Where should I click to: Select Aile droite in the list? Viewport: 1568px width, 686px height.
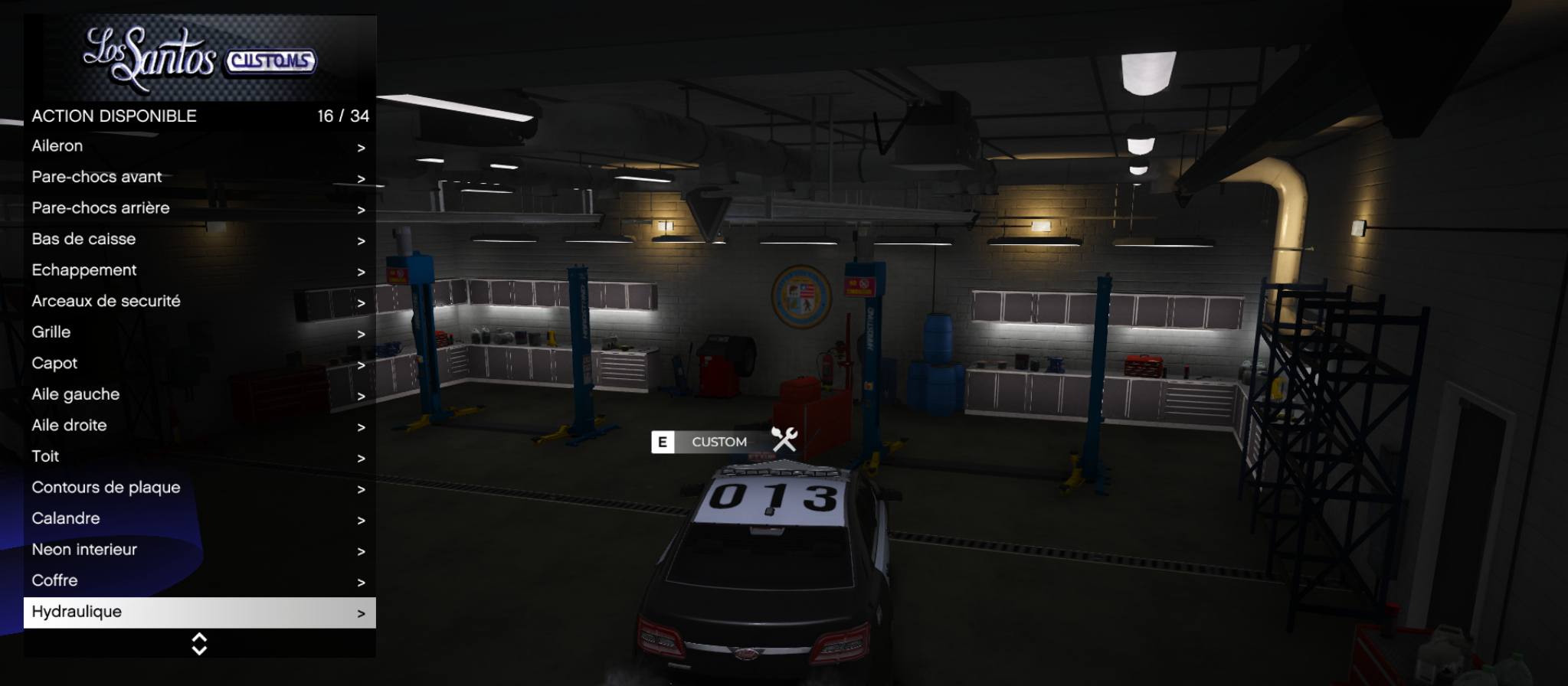click(x=199, y=426)
